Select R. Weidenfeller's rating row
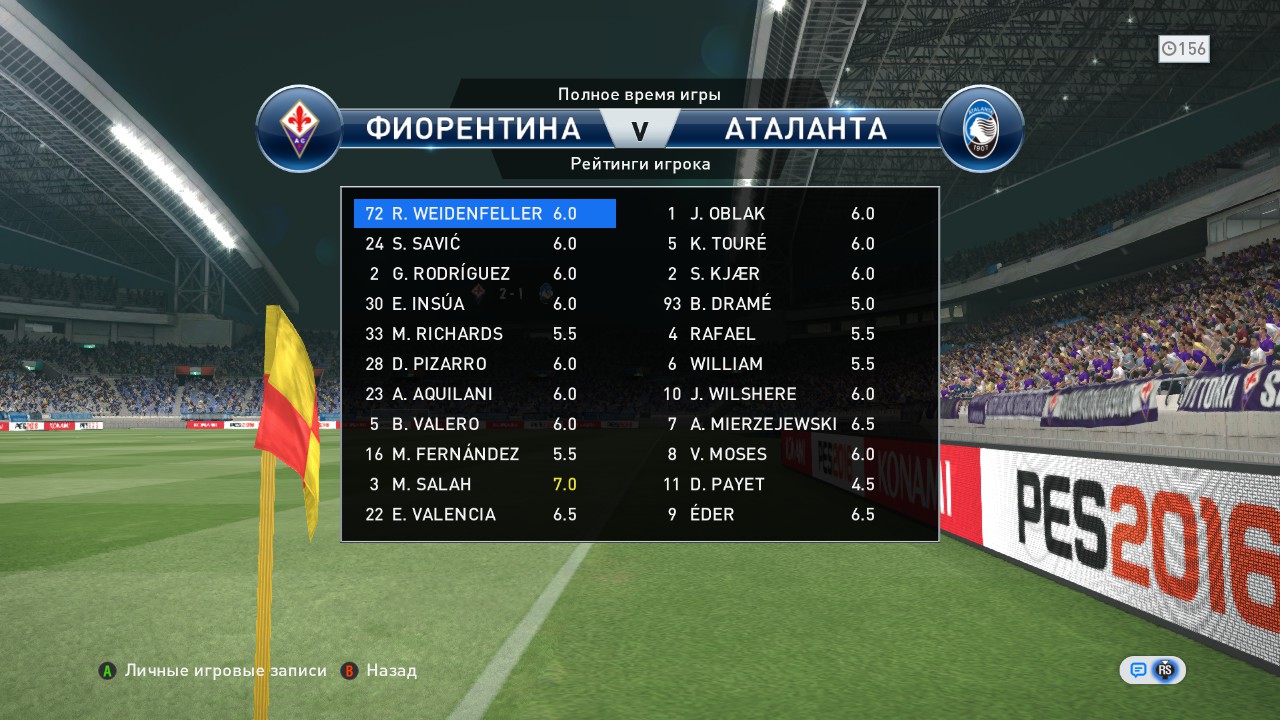 click(484, 214)
